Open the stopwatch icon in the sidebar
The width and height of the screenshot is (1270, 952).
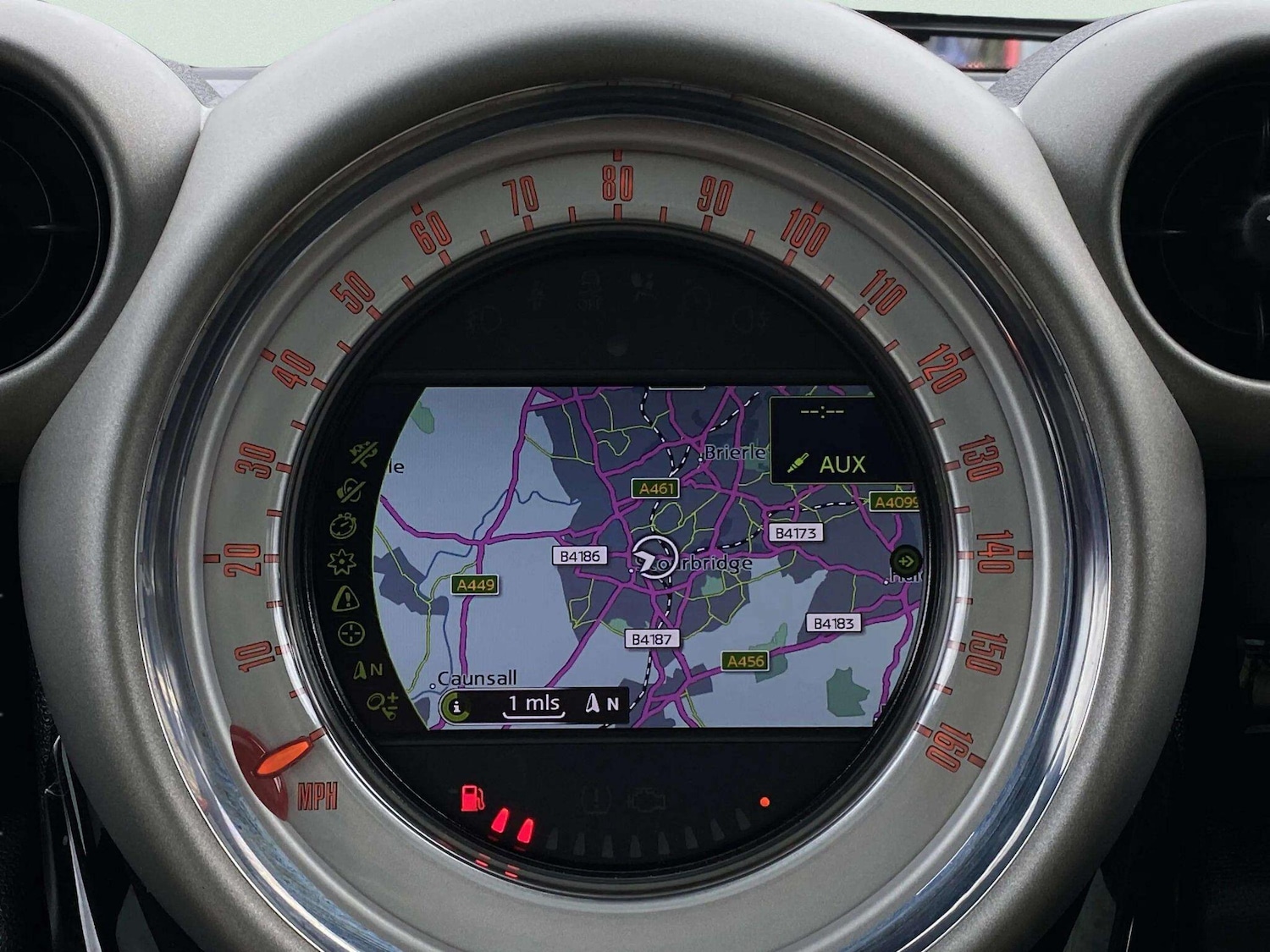pyautogui.click(x=343, y=526)
